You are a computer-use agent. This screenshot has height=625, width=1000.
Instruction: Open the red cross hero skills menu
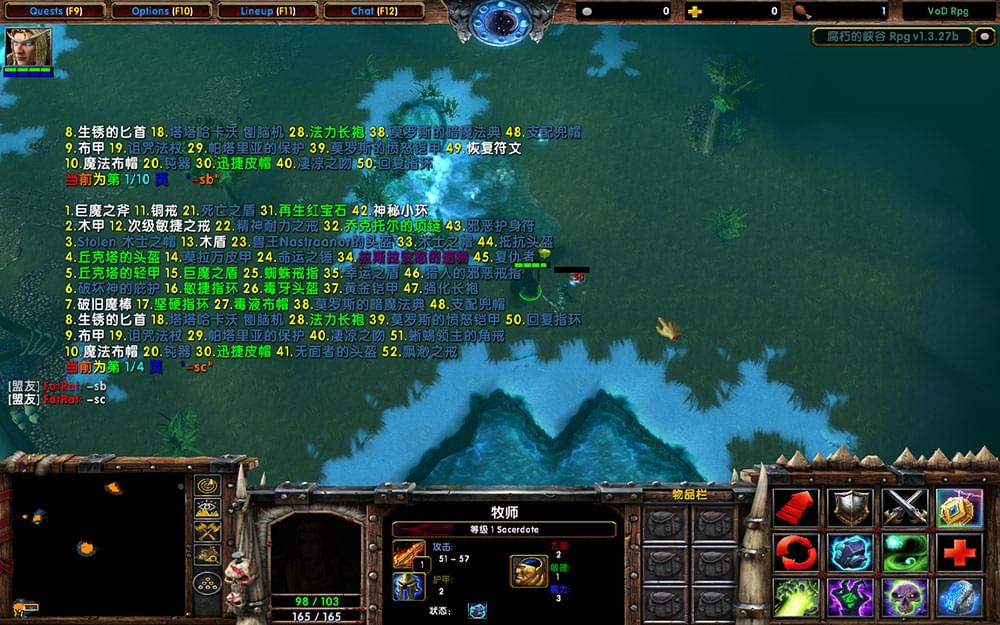pos(957,552)
